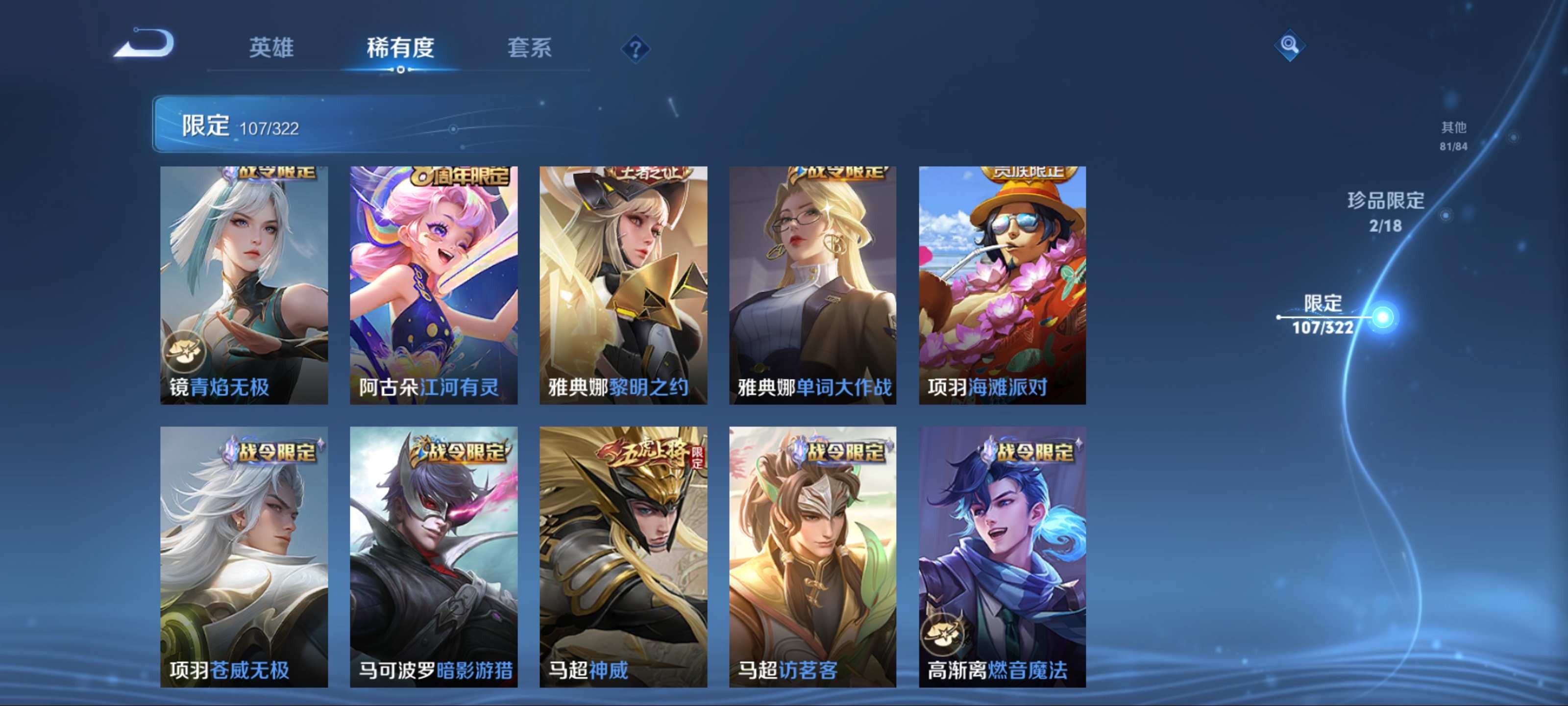Select the 雅典娜 单词大作战 skin
1568x706 pixels.
coord(812,284)
